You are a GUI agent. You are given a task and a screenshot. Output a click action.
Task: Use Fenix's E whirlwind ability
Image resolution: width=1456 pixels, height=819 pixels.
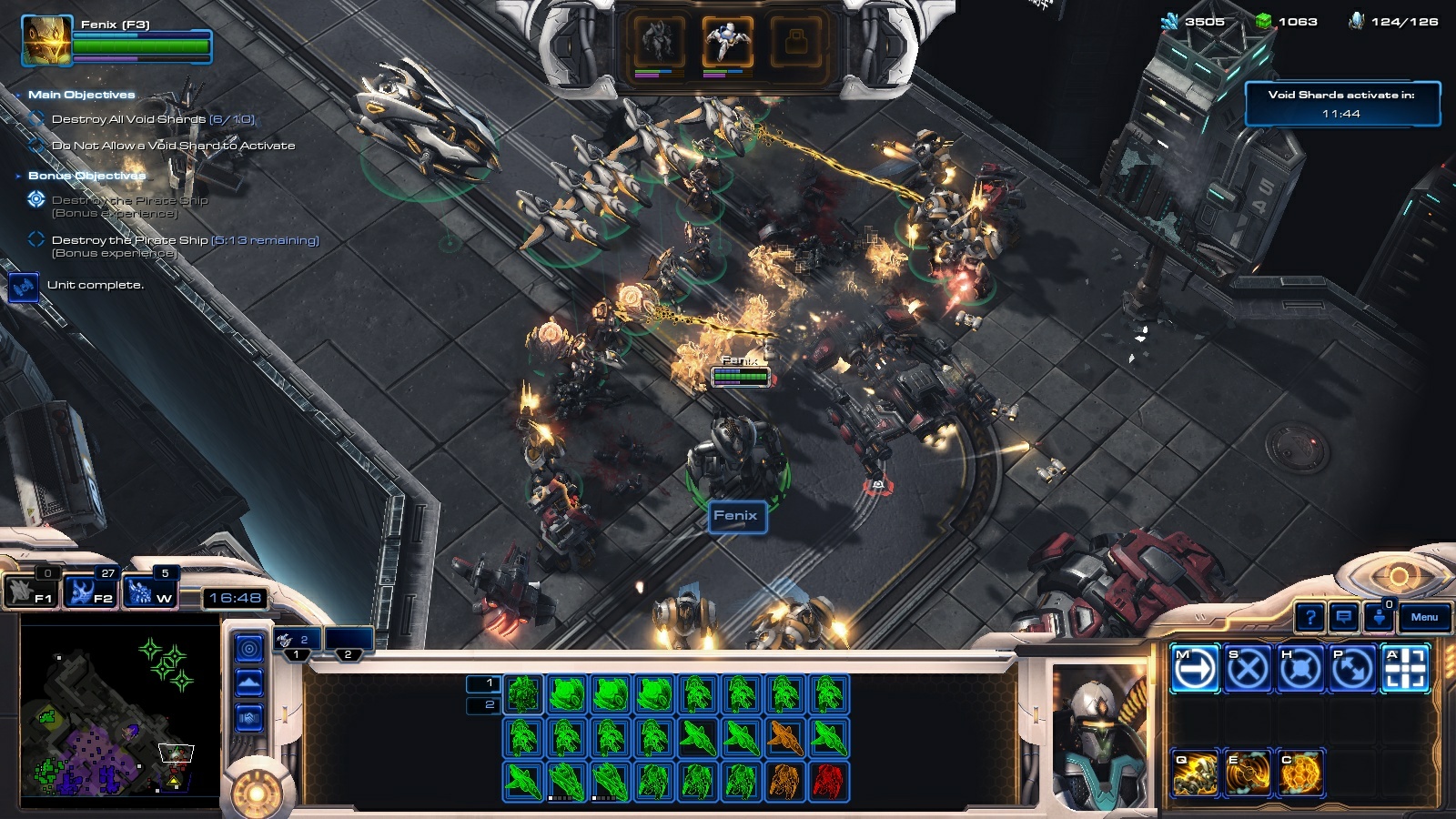pos(1248,773)
